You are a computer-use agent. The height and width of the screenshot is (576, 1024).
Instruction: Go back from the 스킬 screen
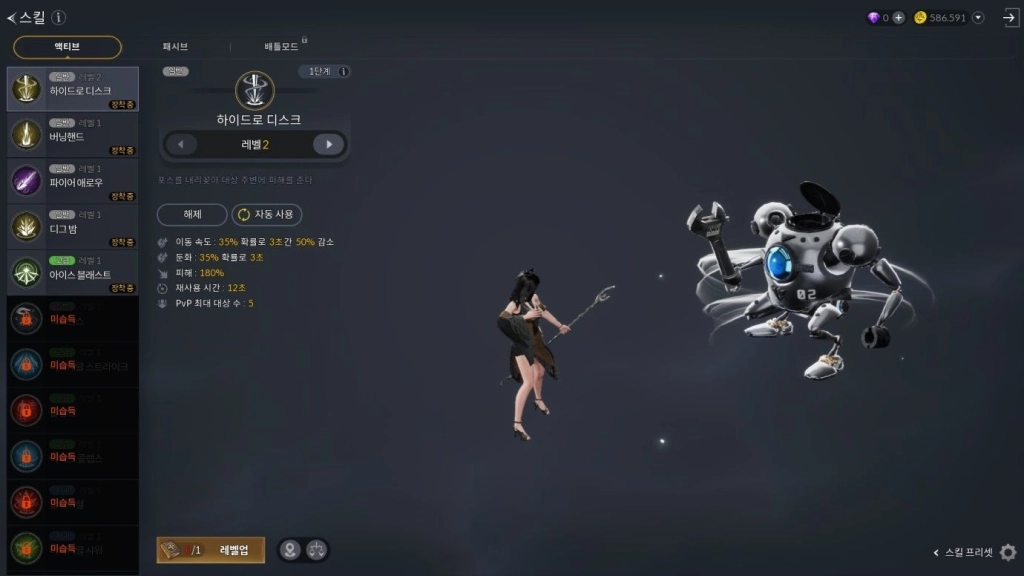pos(12,18)
